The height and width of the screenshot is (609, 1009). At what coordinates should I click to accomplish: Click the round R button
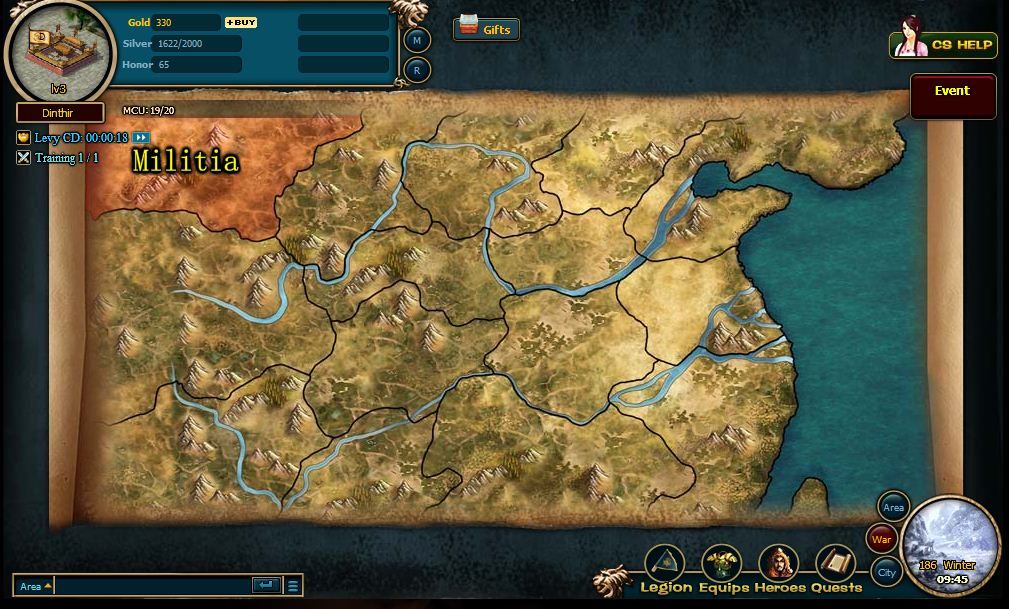pos(417,70)
